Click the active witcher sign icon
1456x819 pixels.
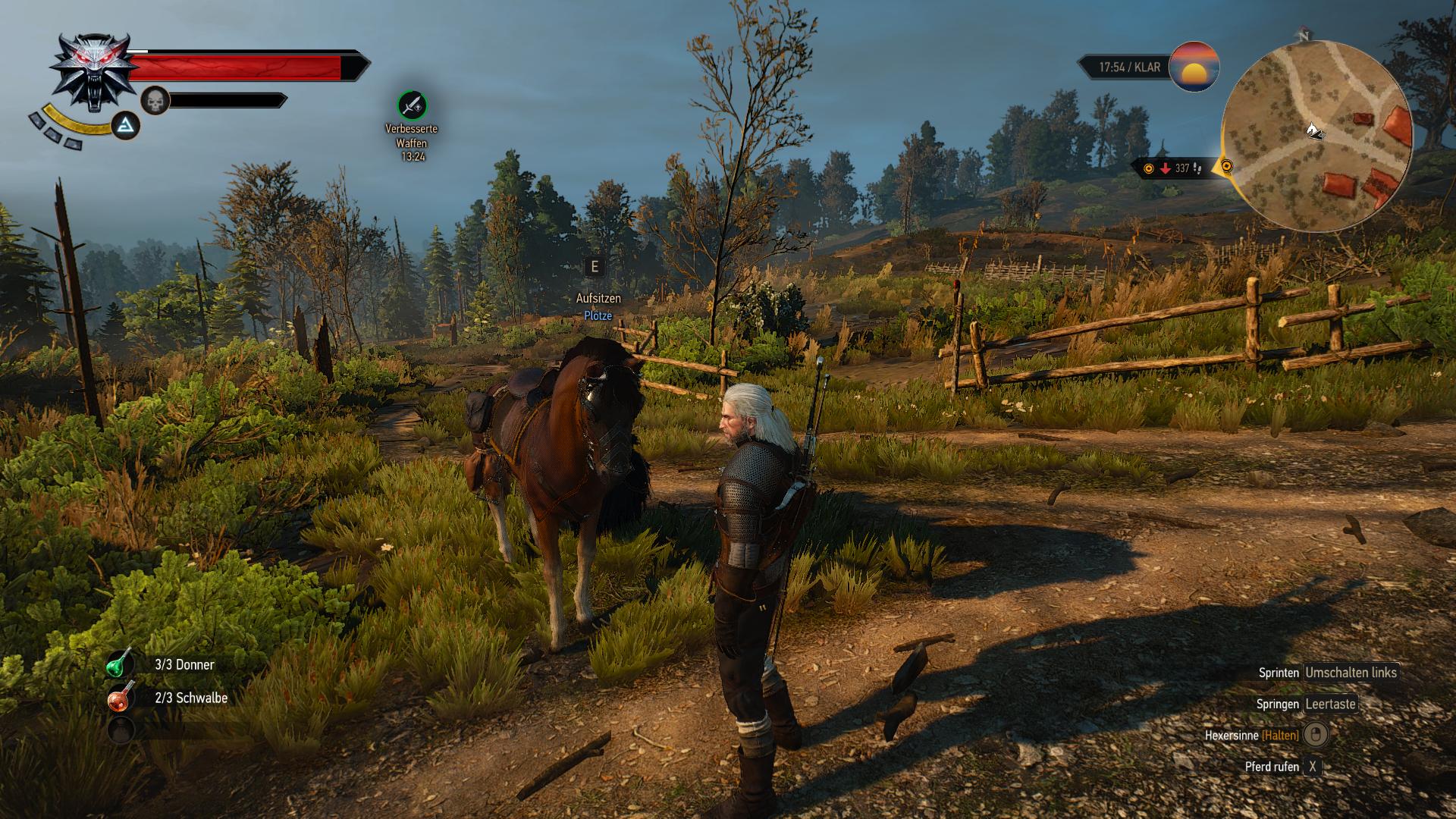tap(126, 126)
